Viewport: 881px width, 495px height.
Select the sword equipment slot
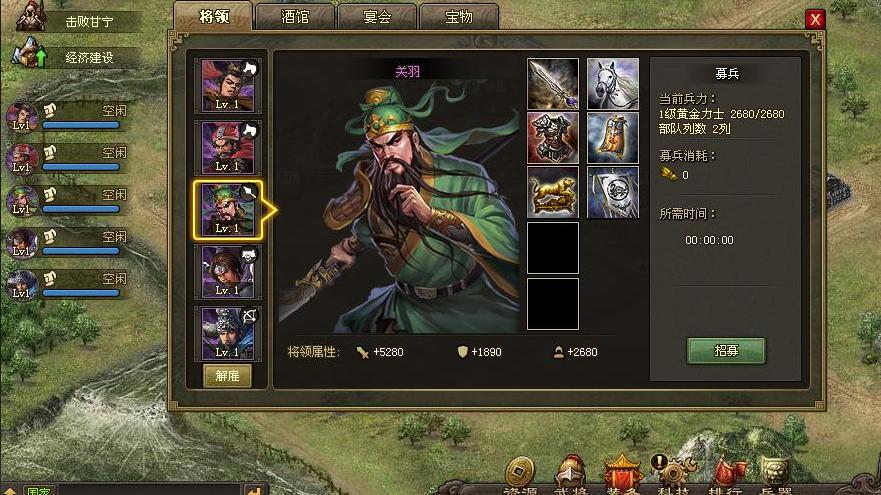pyautogui.click(x=553, y=84)
